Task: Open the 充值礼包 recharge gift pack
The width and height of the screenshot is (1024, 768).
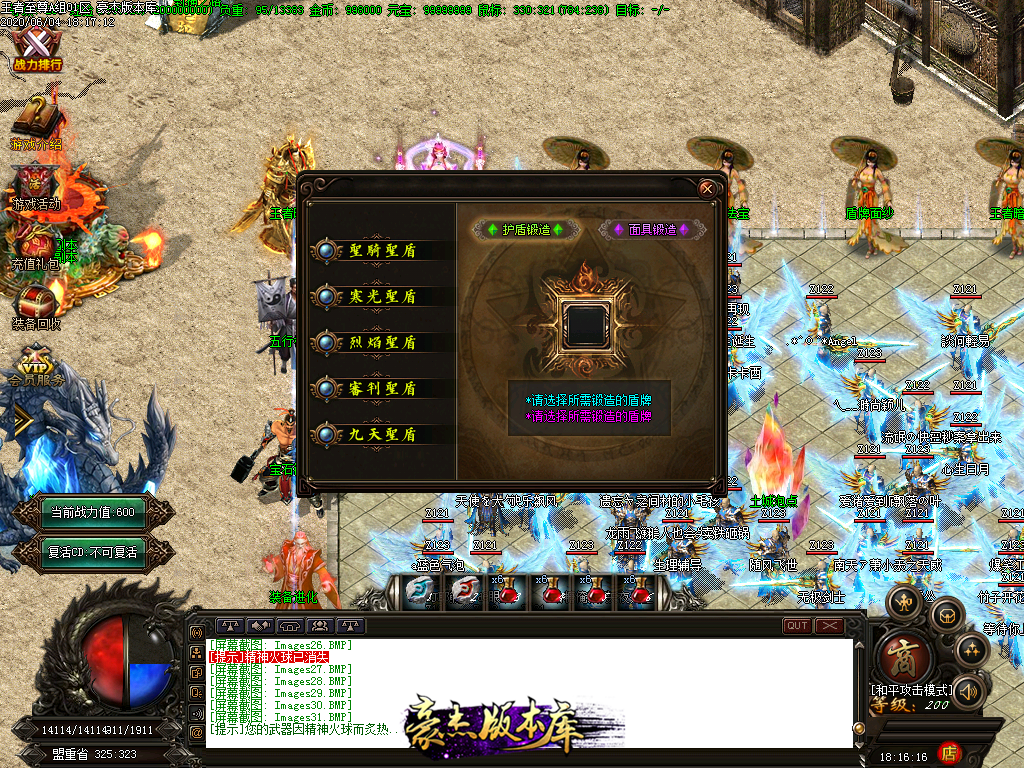Action: pyautogui.click(x=36, y=249)
